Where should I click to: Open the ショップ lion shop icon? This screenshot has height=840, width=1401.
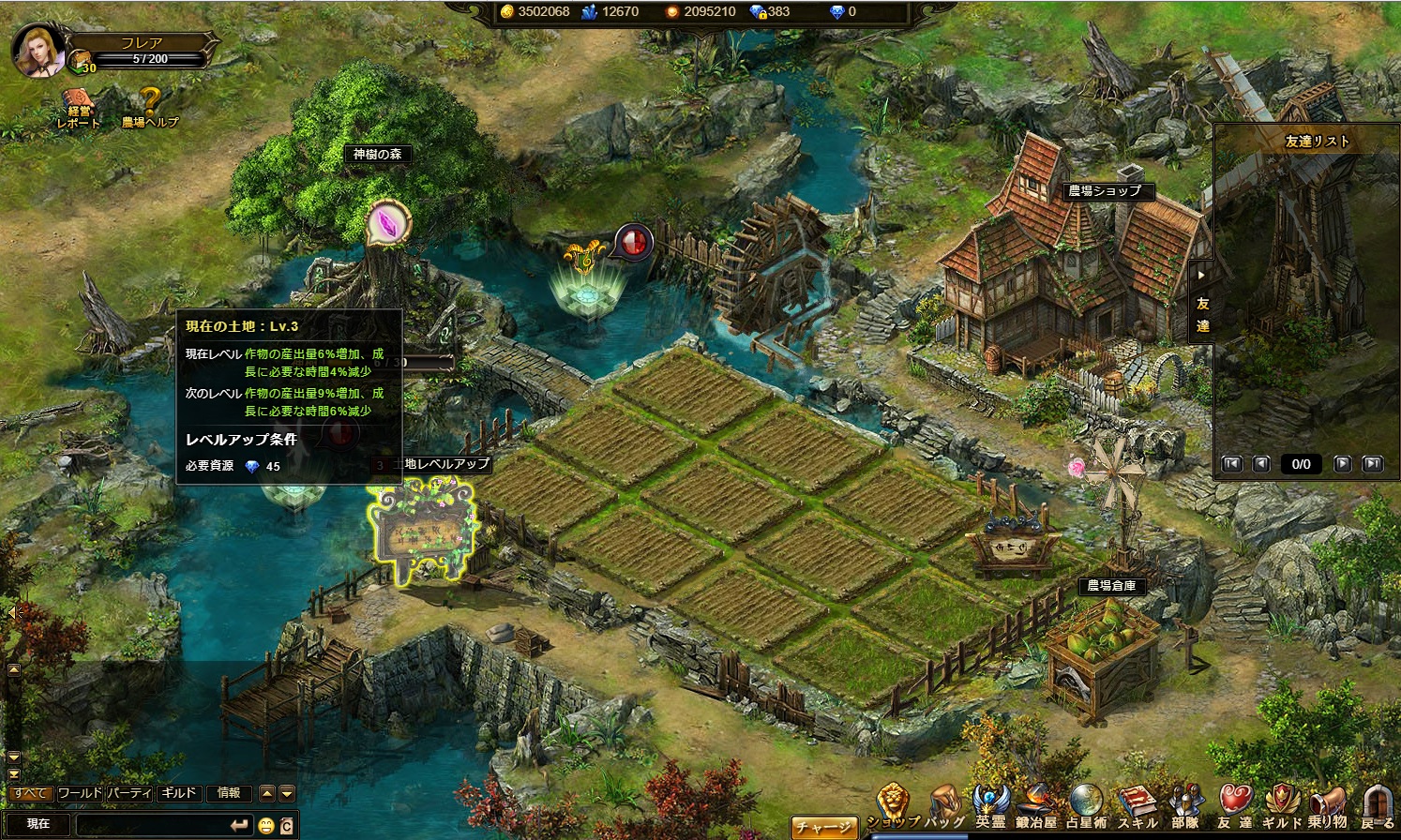pyautogui.click(x=892, y=806)
